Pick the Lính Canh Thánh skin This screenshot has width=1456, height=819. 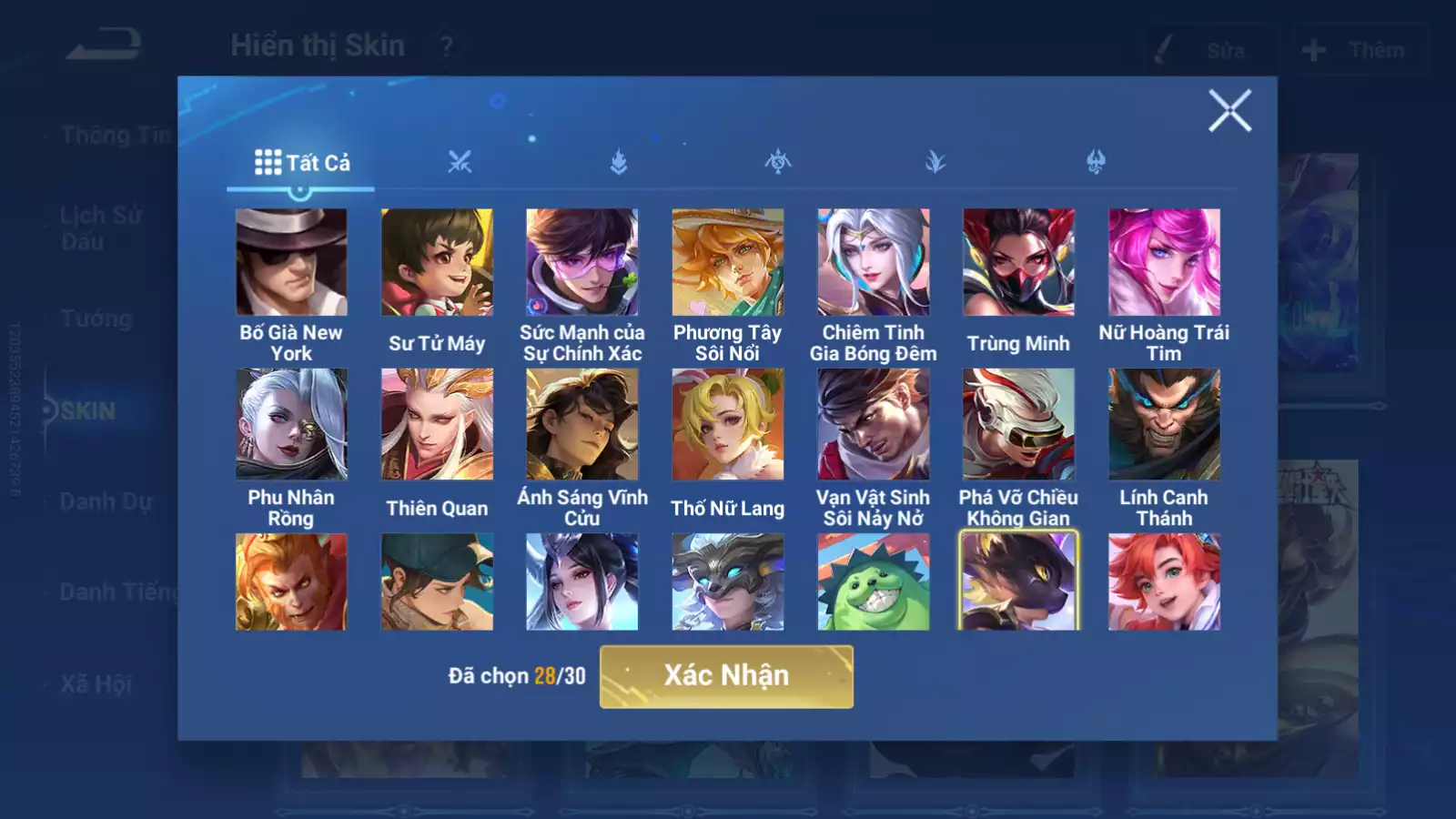1164,424
